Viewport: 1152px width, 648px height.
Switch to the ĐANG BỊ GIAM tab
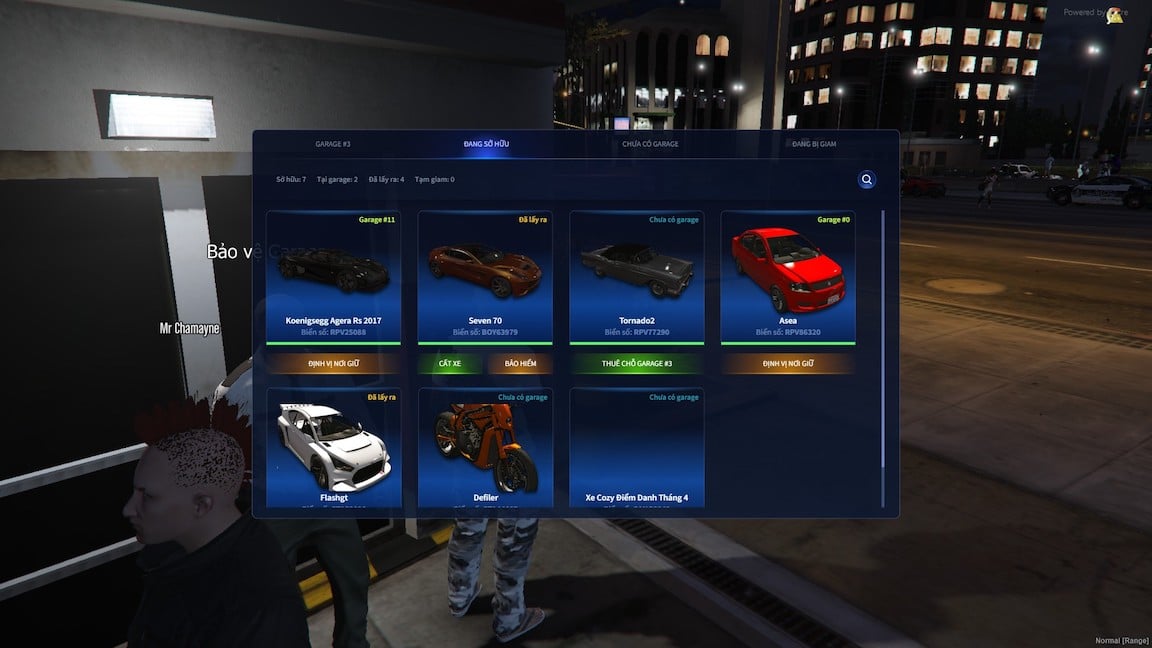pyautogui.click(x=814, y=144)
